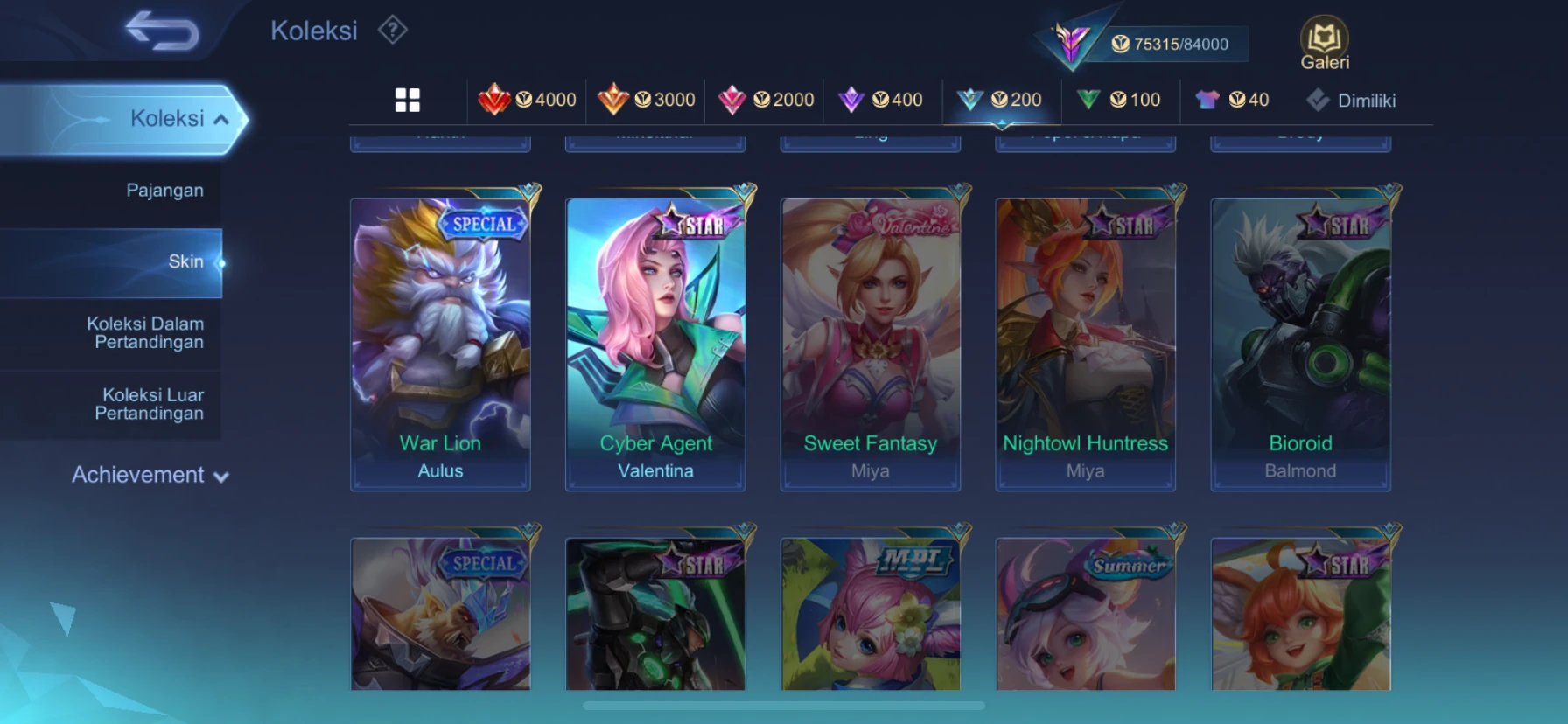Switch to the 3000 point tier tab
The height and width of the screenshot is (724, 1568).
[647, 101]
